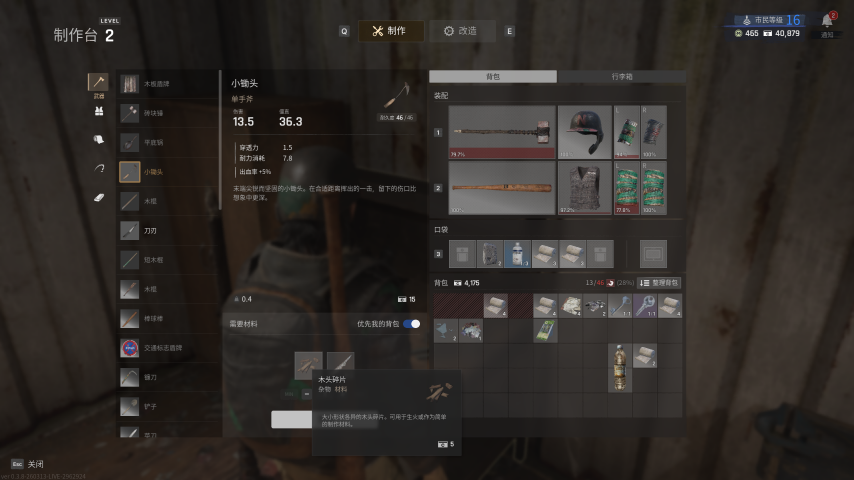Select the equipped baseball helmet slot
Viewport: 854px width, 480px height.
pos(584,132)
